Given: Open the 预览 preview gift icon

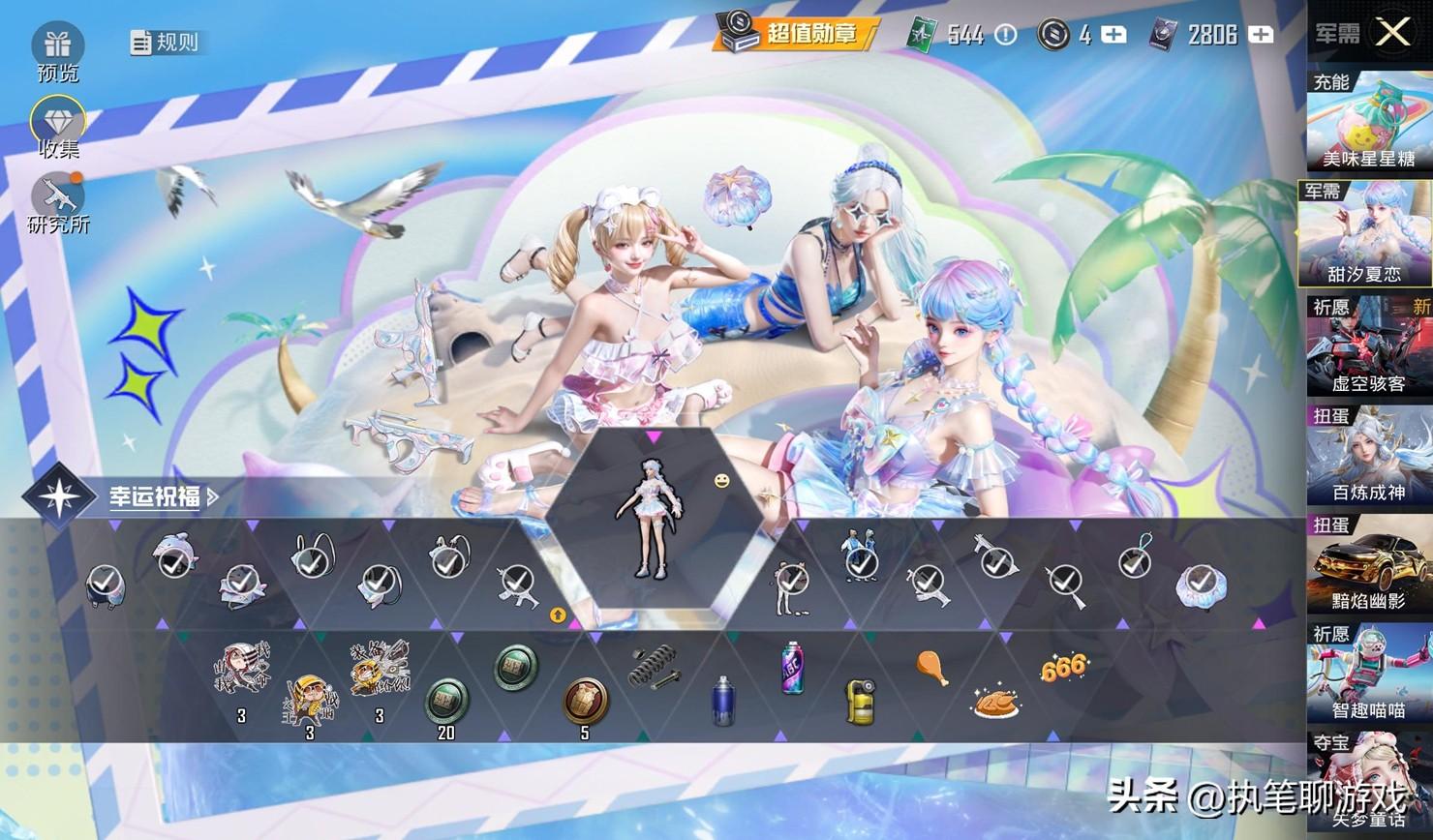Looking at the screenshot, I should tap(57, 46).
